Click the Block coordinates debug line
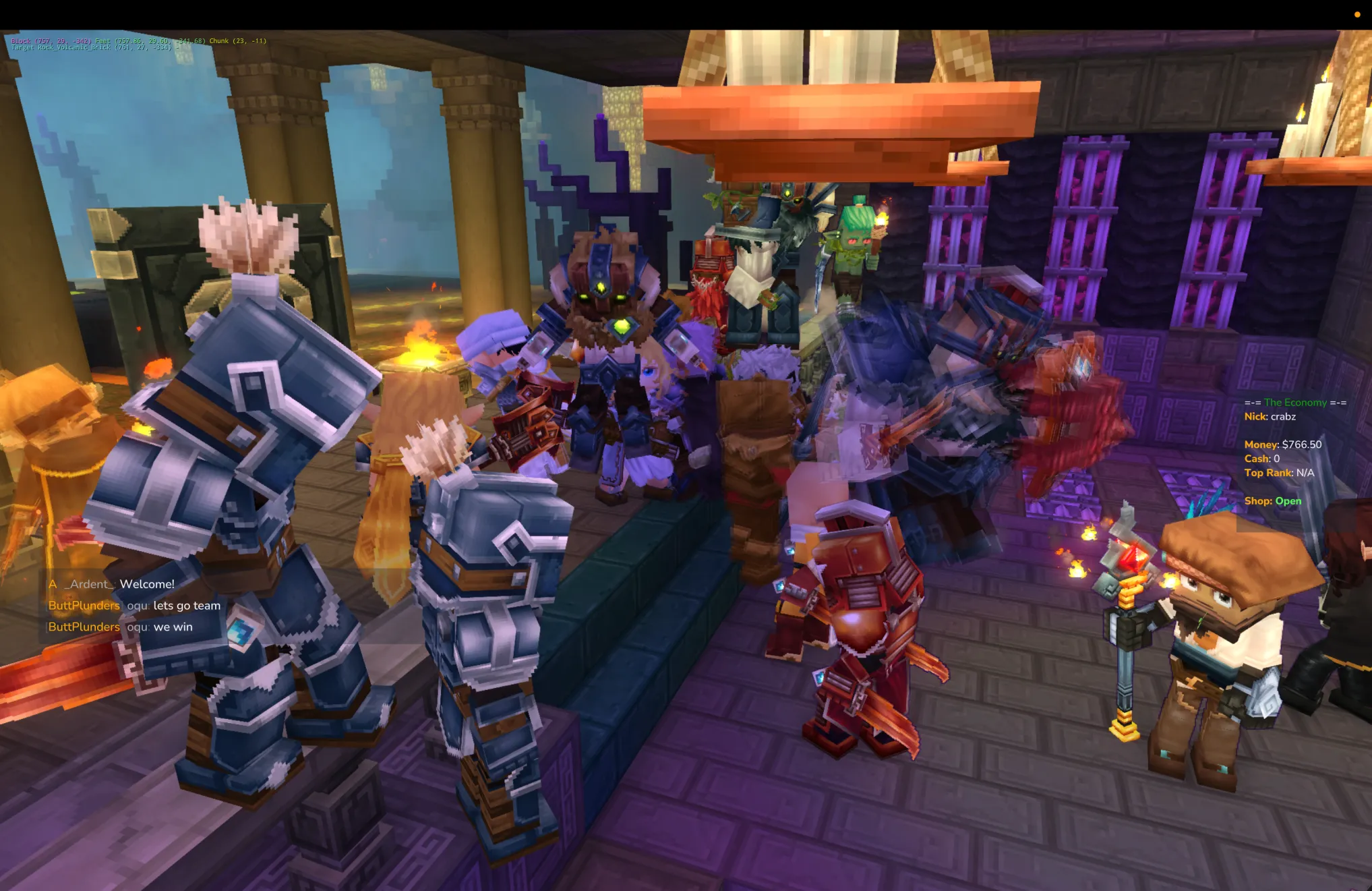 (x=51, y=40)
